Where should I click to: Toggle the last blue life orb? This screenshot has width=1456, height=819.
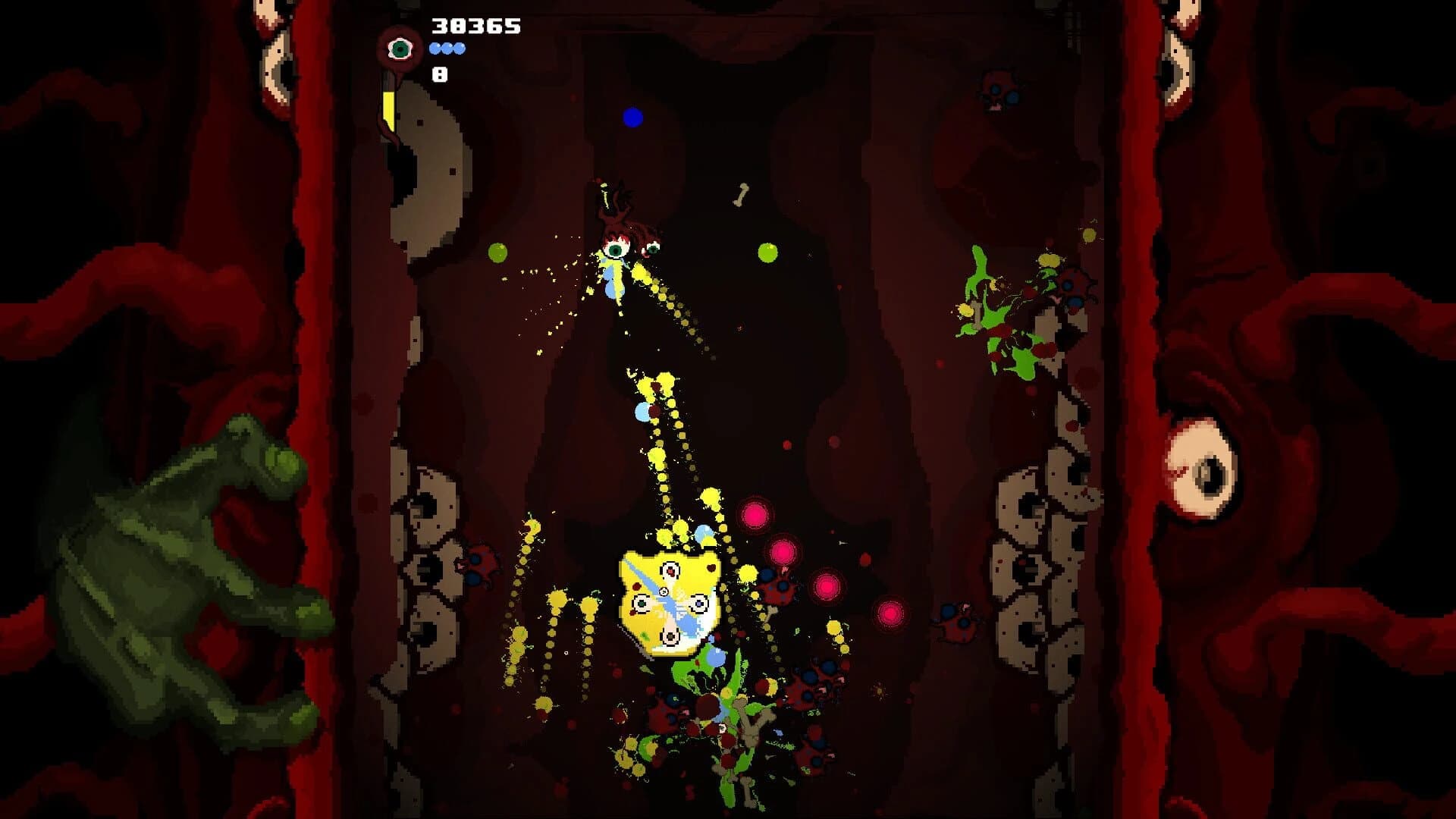tap(458, 49)
